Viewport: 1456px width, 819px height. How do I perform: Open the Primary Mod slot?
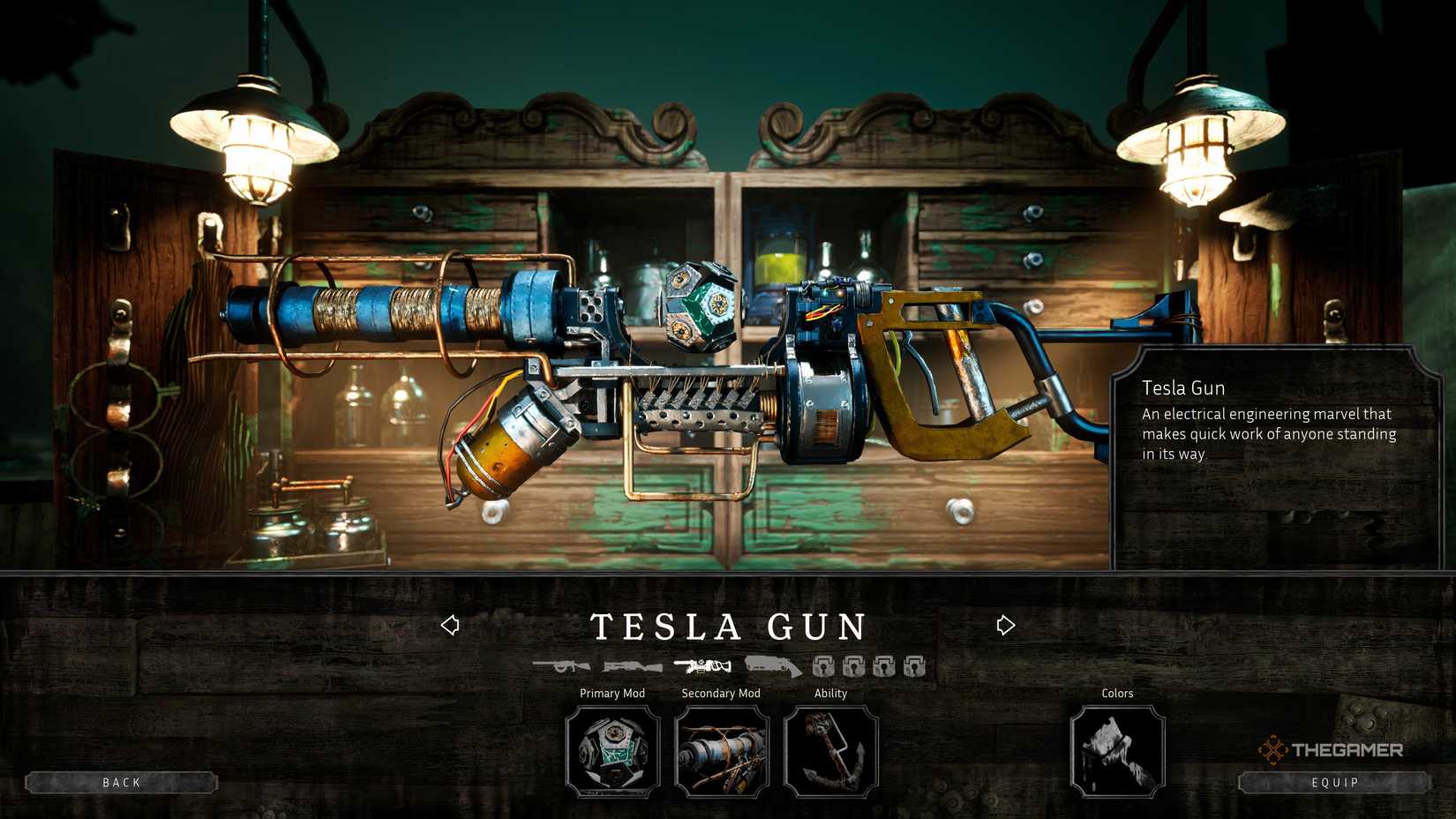[x=612, y=752]
